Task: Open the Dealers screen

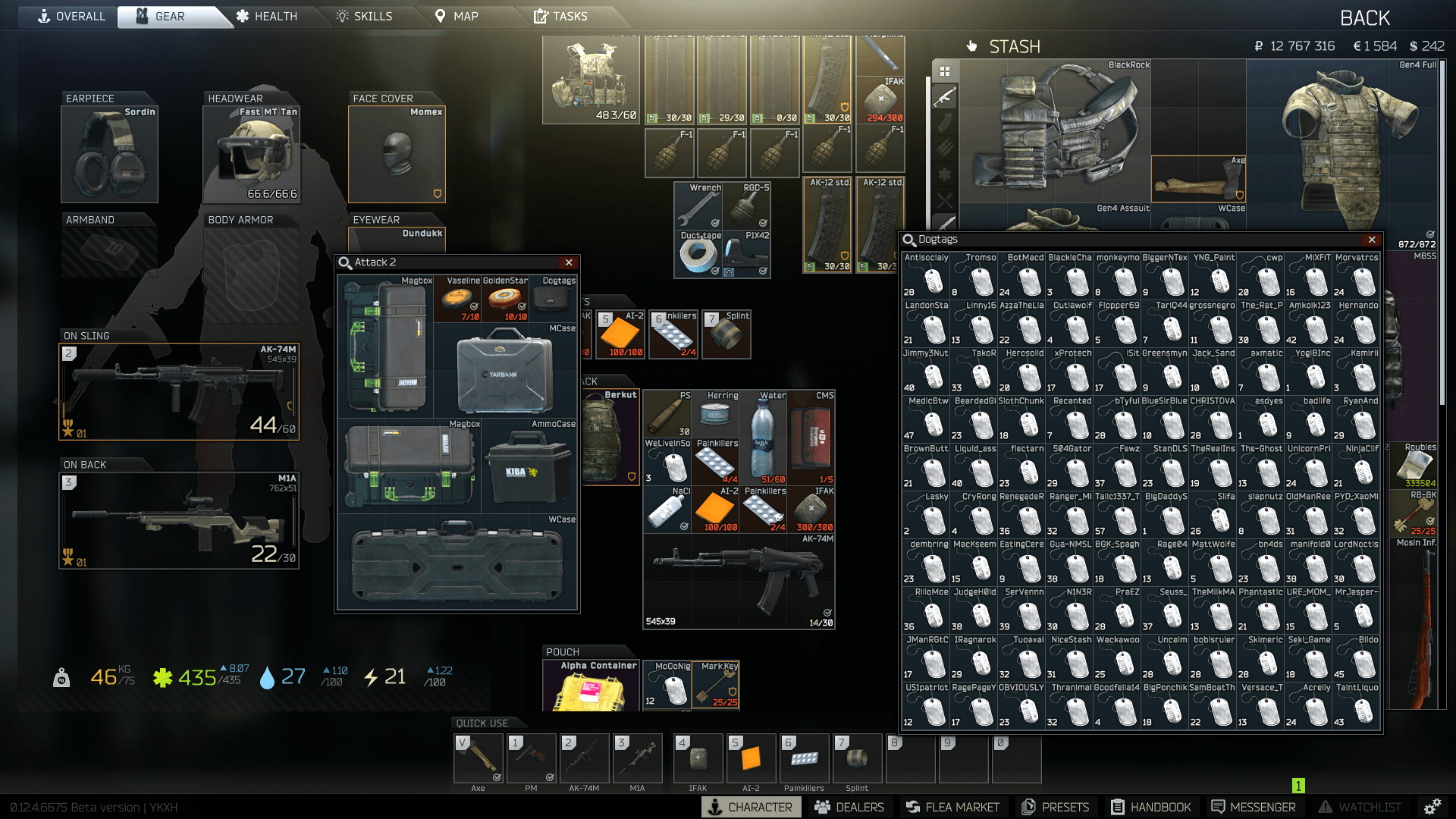Action: coord(850,807)
